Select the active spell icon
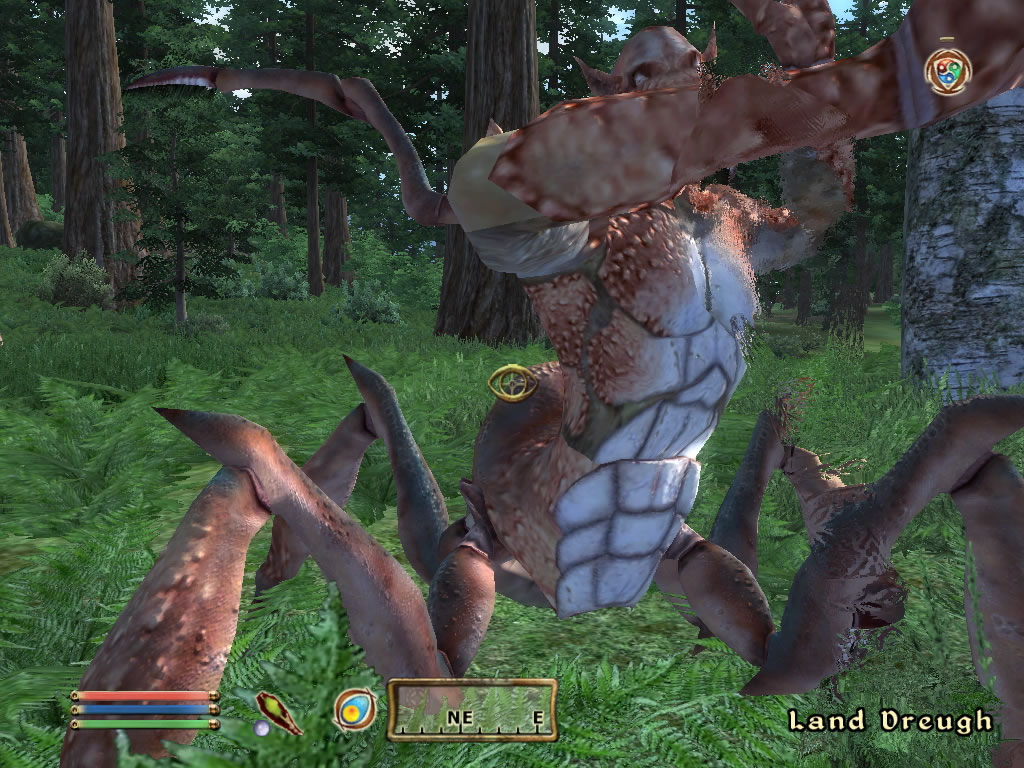 pos(355,710)
